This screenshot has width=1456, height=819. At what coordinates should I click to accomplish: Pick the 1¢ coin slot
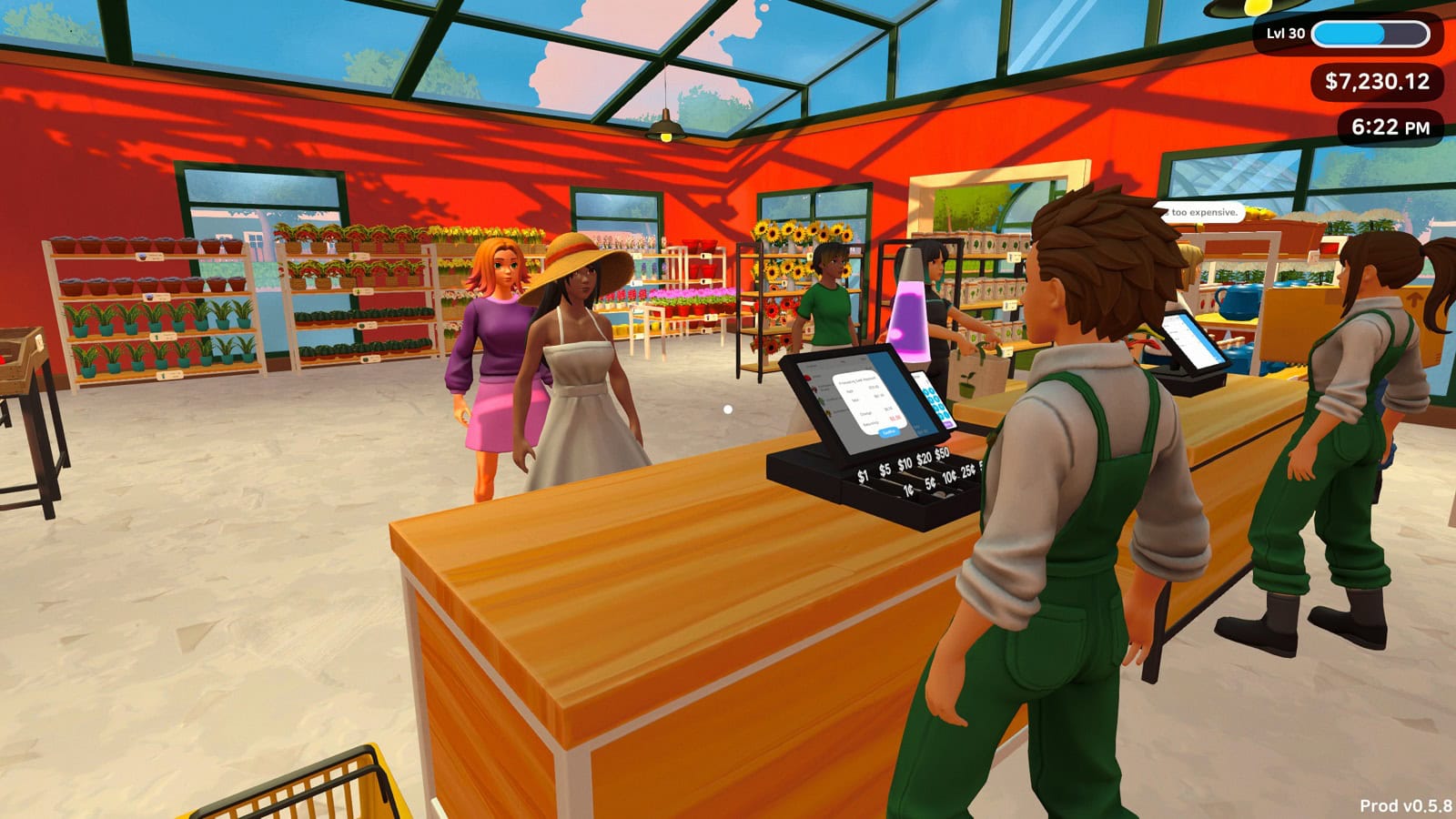[908, 491]
